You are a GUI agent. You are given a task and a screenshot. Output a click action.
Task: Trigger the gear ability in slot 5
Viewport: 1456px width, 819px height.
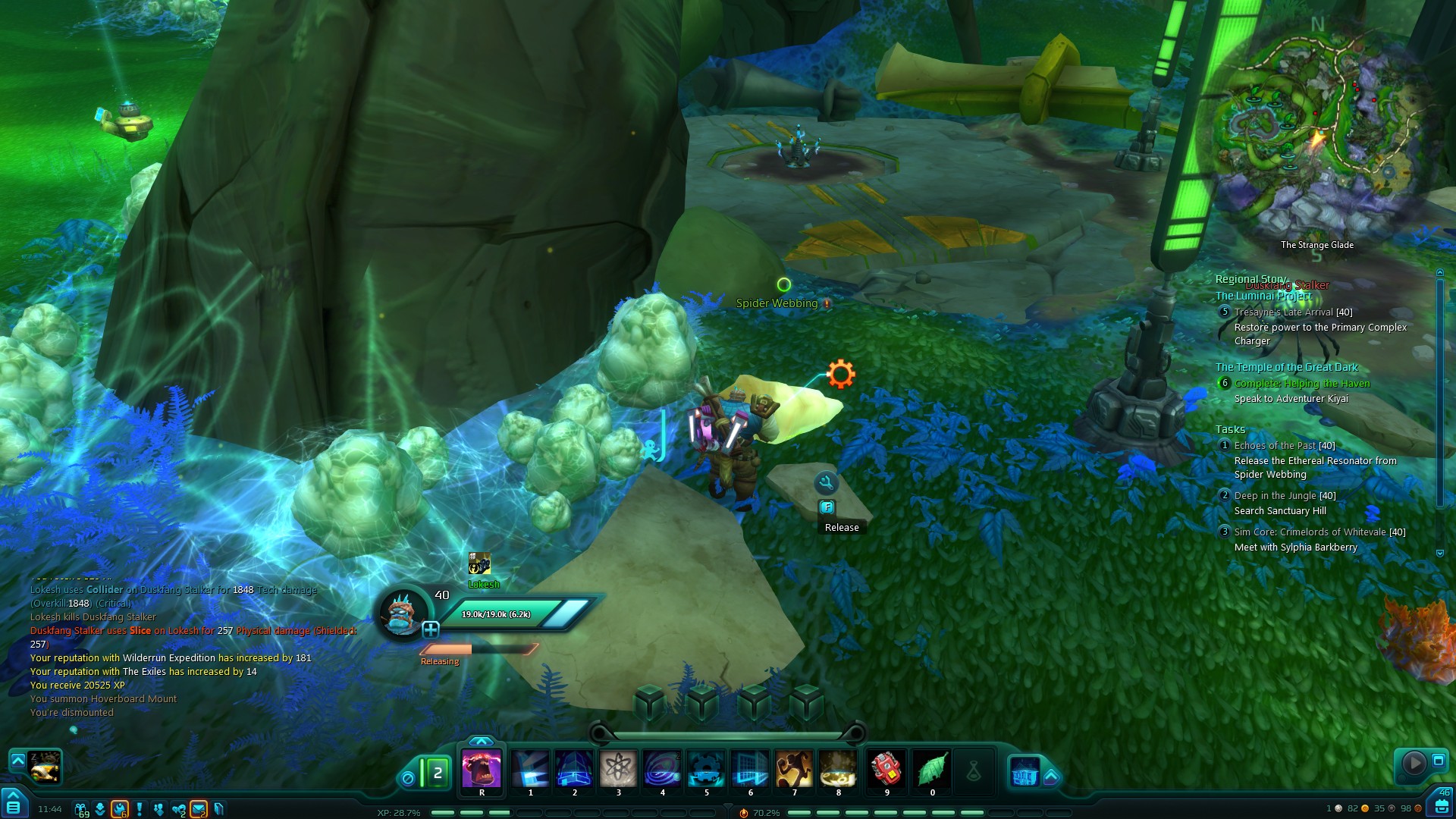coord(707,769)
